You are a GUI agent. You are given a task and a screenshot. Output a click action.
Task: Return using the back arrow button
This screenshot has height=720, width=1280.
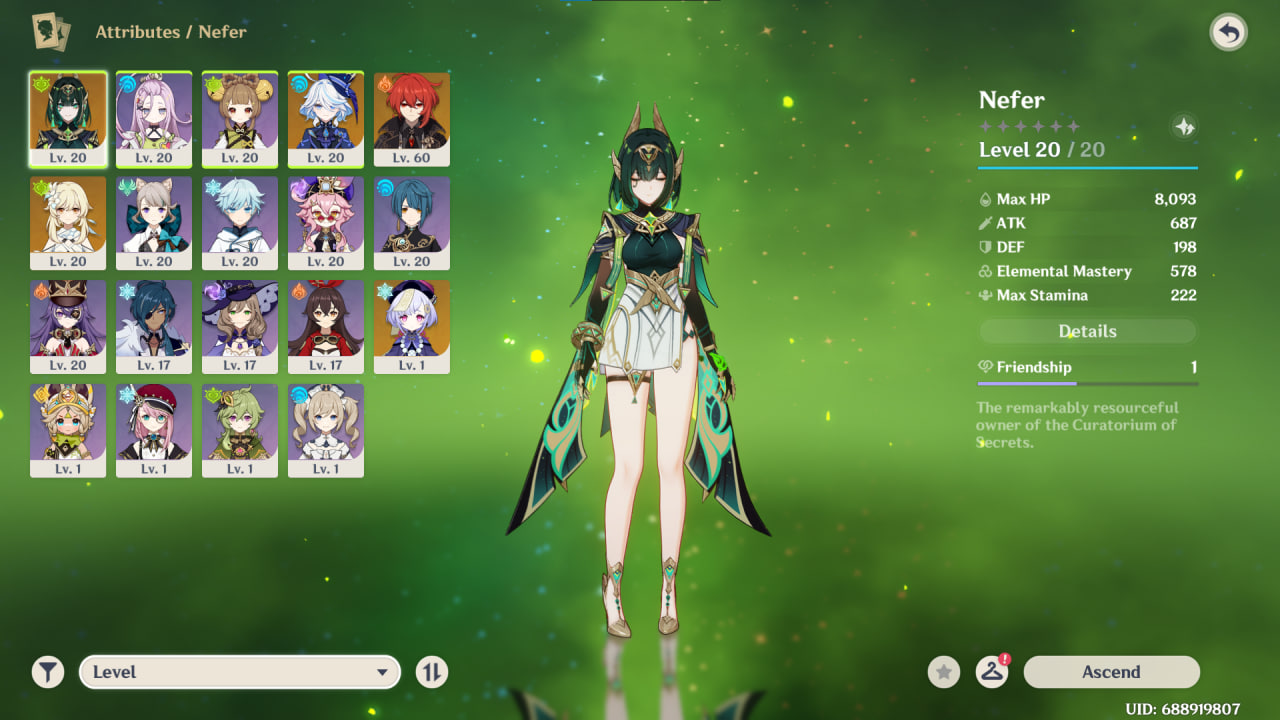click(1228, 33)
